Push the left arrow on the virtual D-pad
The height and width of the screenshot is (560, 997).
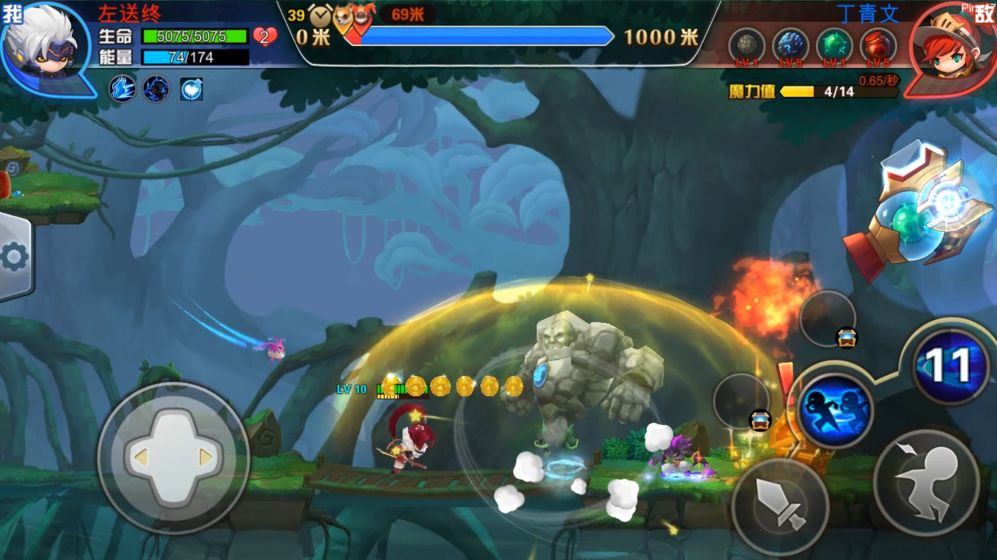(141, 457)
